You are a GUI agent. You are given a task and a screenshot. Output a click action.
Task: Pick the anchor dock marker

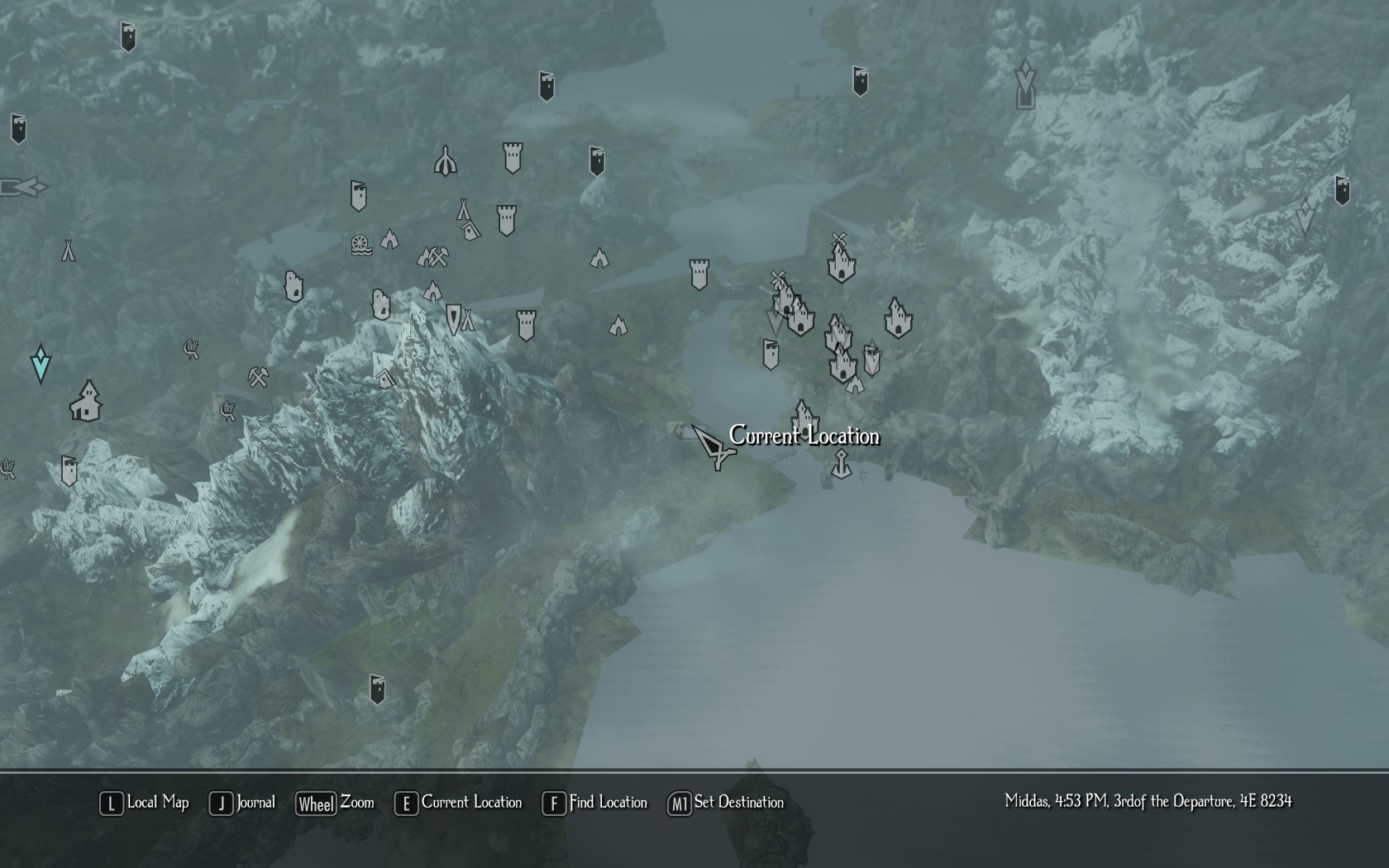point(841,465)
